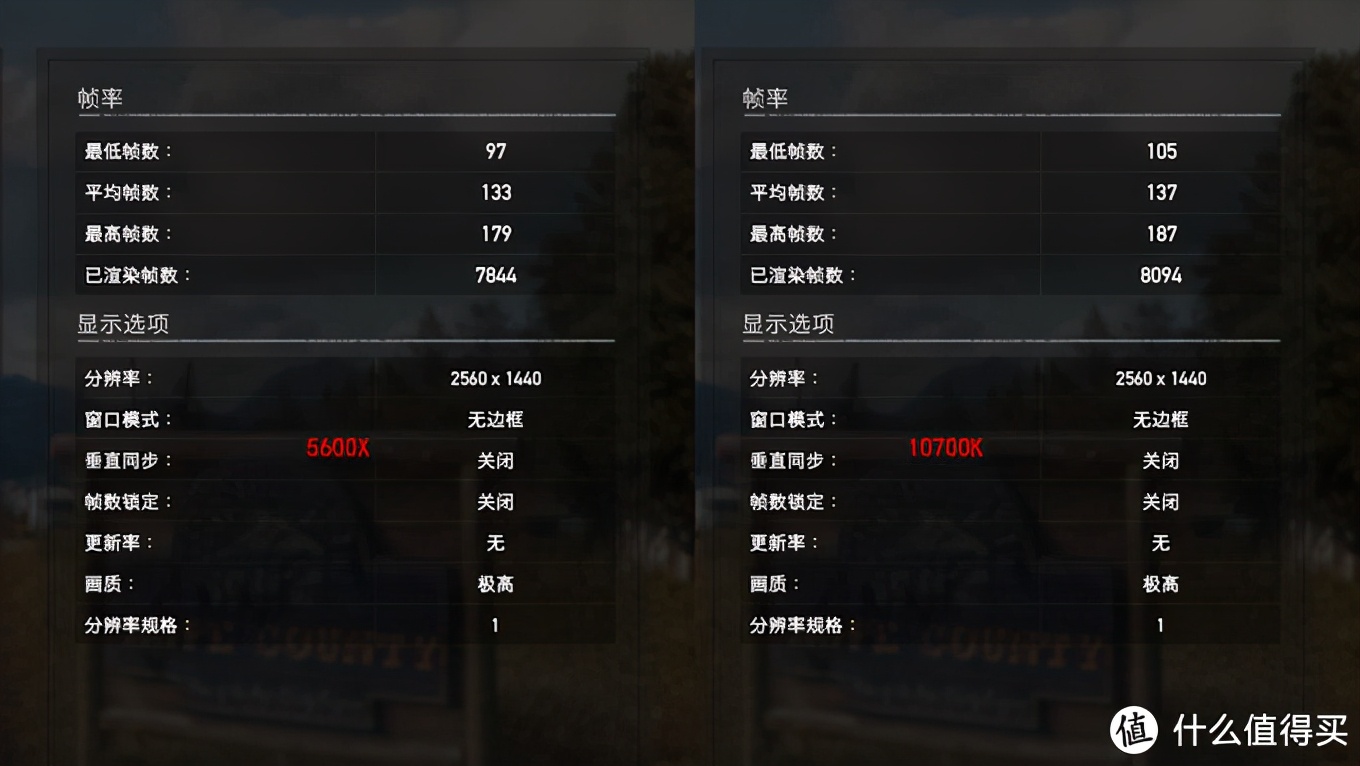The image size is (1360, 766).
Task: Select the 最高帧数 value 179
Action: point(496,234)
